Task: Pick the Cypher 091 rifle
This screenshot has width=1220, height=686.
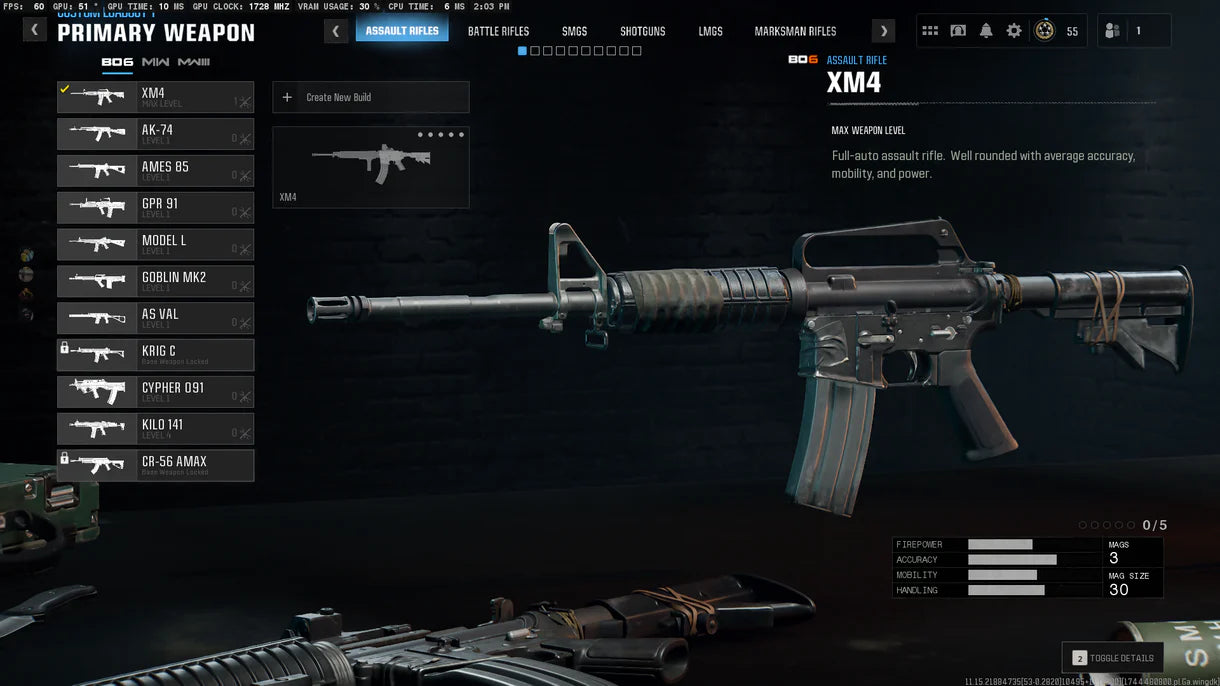Action: pyautogui.click(x=155, y=392)
